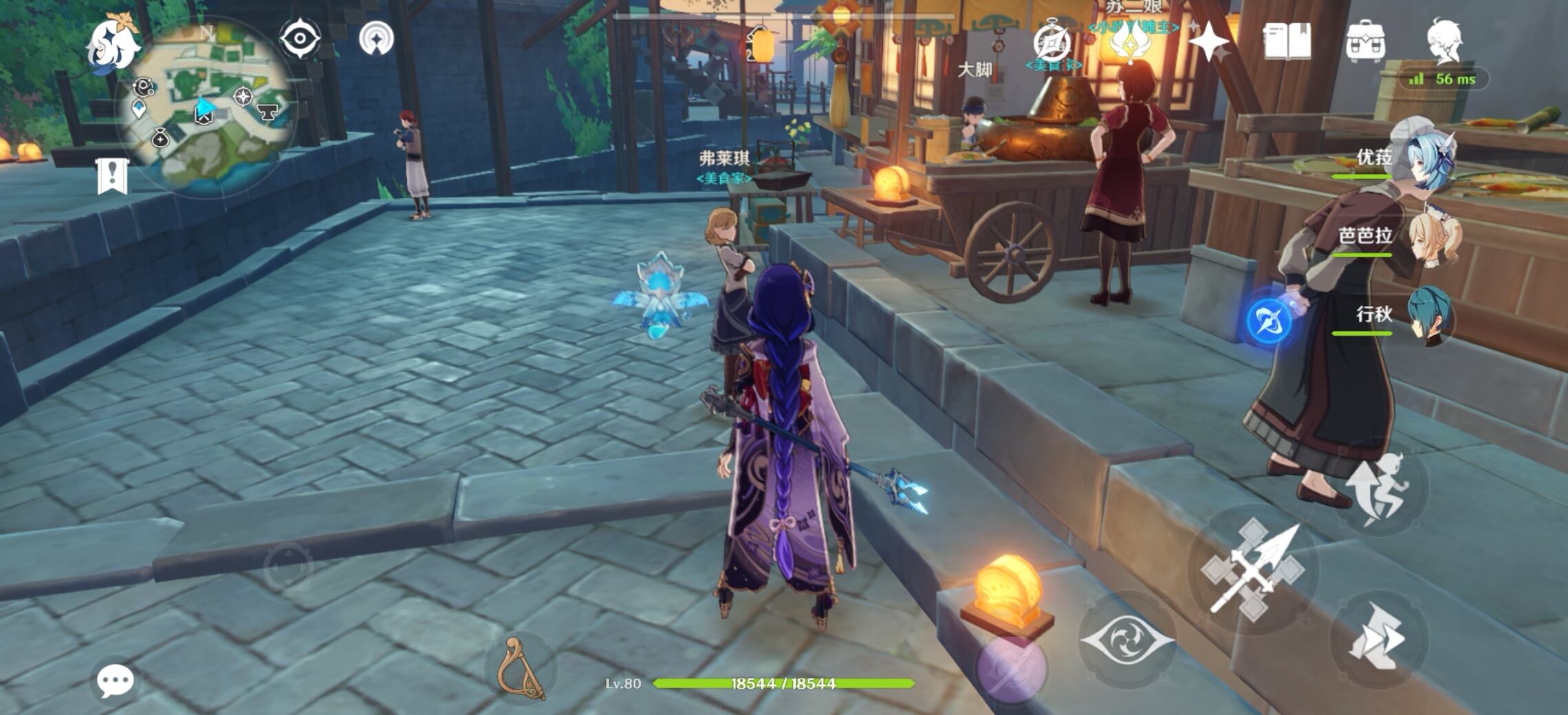Open the quest log exclamation banner
This screenshot has width=1568, height=715.
pos(112,175)
